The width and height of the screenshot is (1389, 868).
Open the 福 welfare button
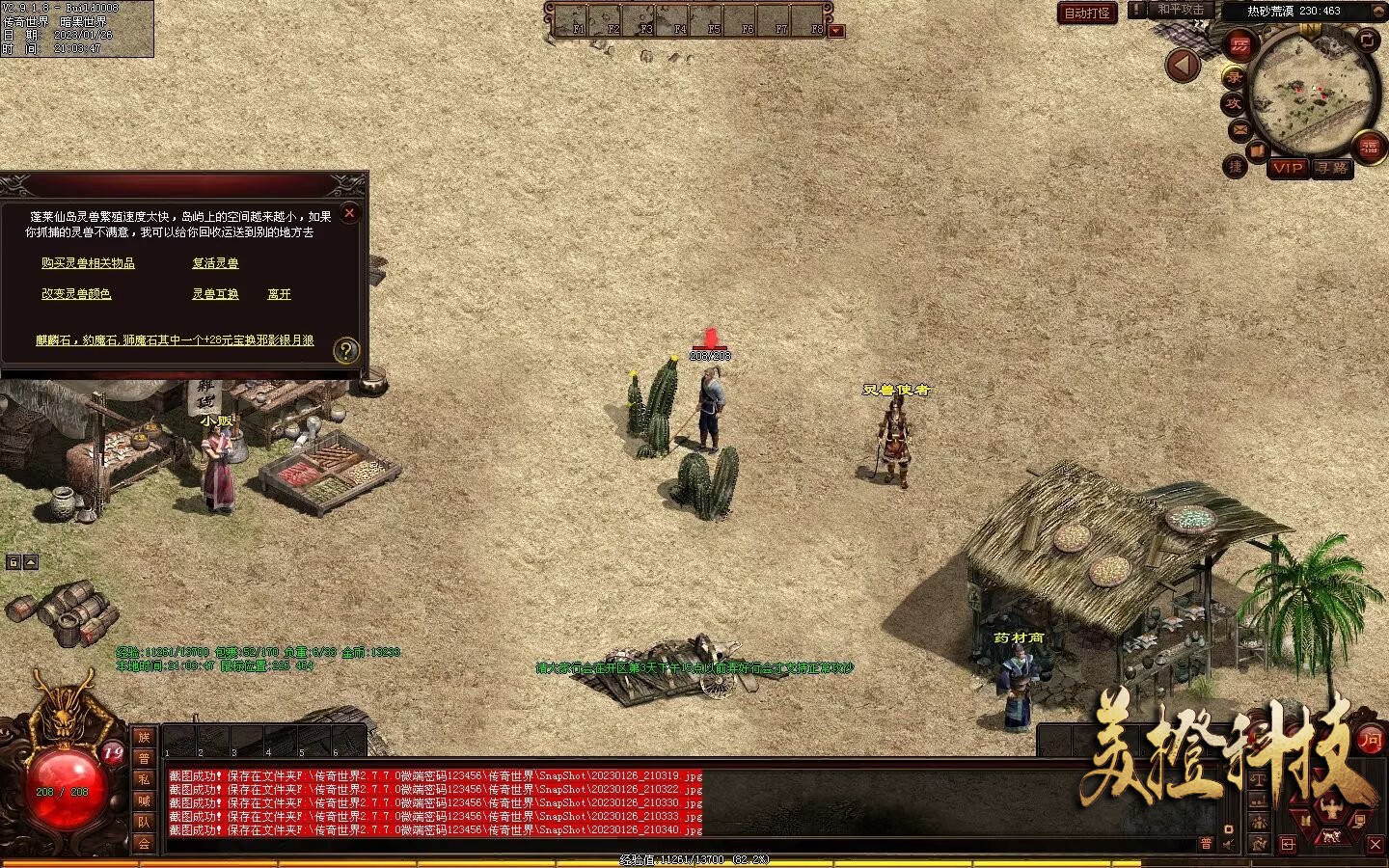click(1369, 148)
